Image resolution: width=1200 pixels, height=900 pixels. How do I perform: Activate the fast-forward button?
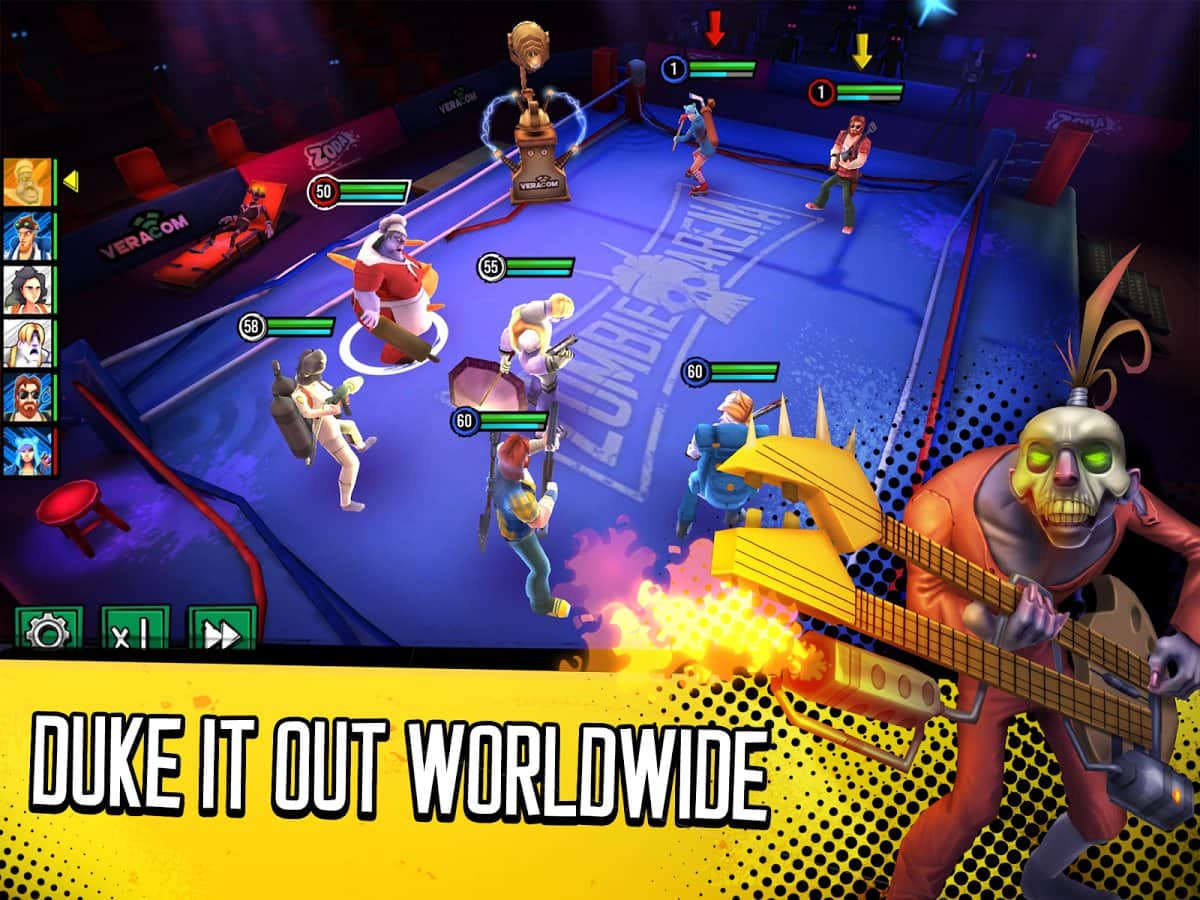pos(222,629)
